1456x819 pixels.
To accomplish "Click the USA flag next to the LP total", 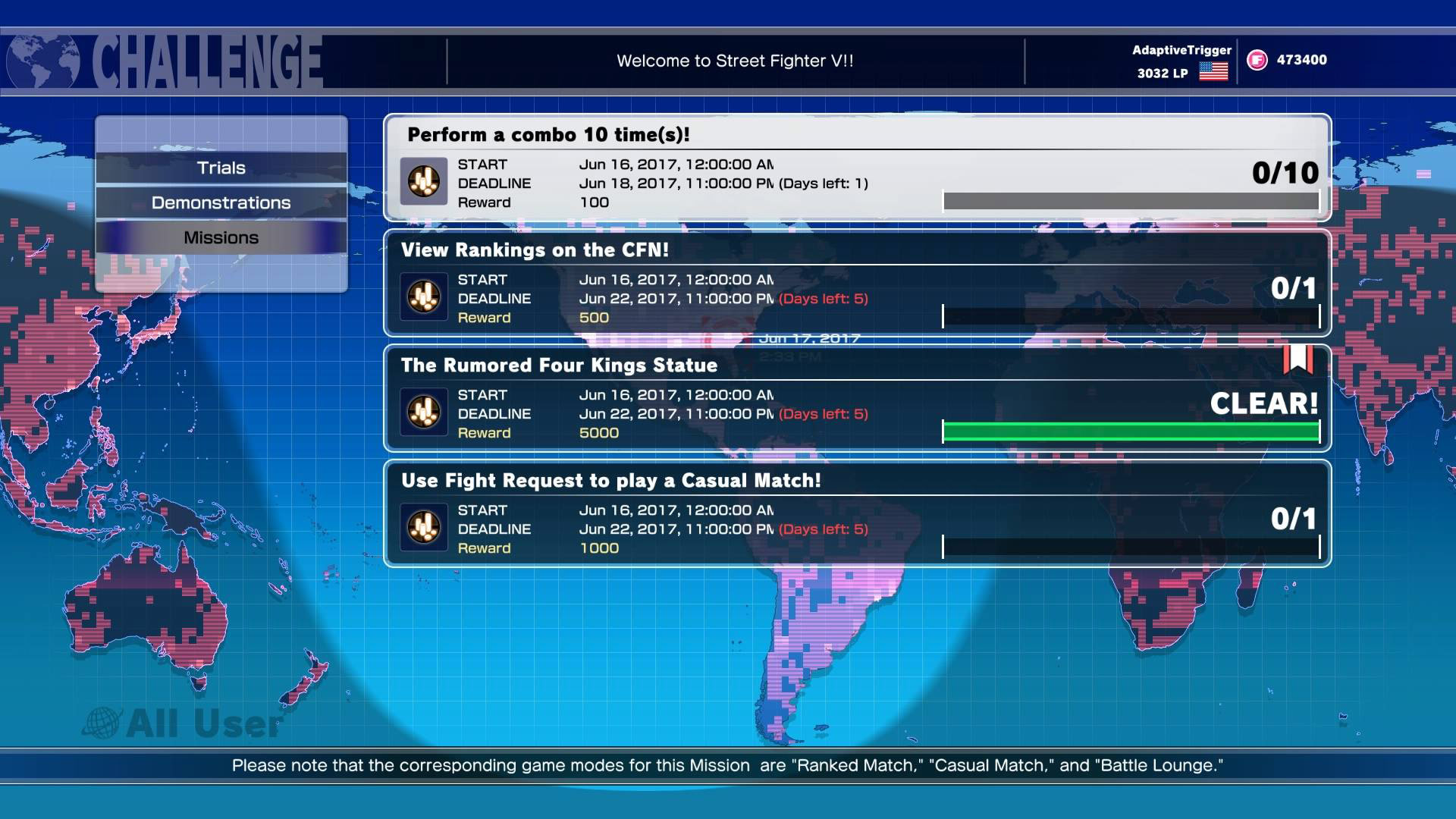I will pyautogui.click(x=1214, y=72).
